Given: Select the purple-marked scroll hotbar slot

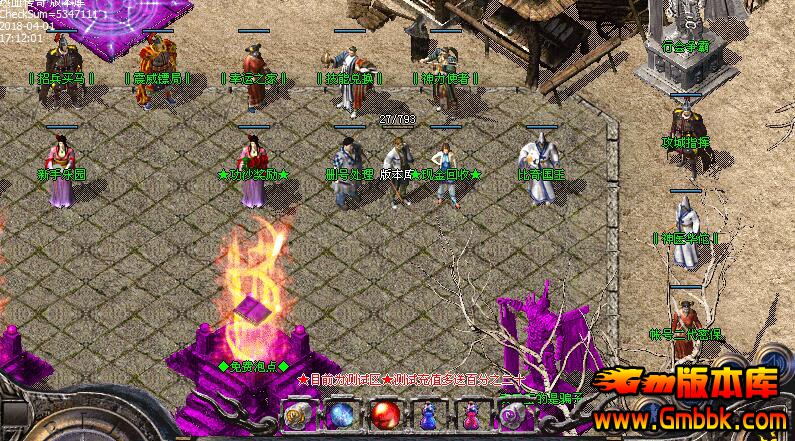Looking at the screenshot, I should (x=514, y=413).
